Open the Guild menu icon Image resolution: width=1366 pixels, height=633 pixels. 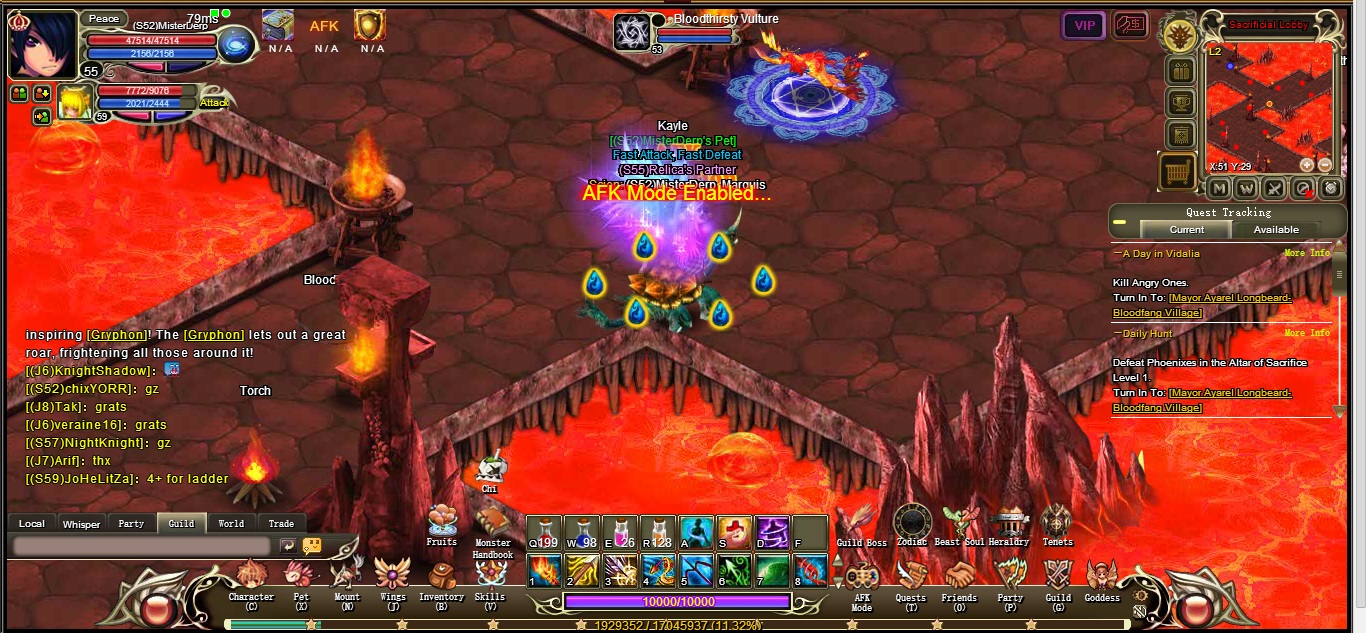pos(1058,576)
